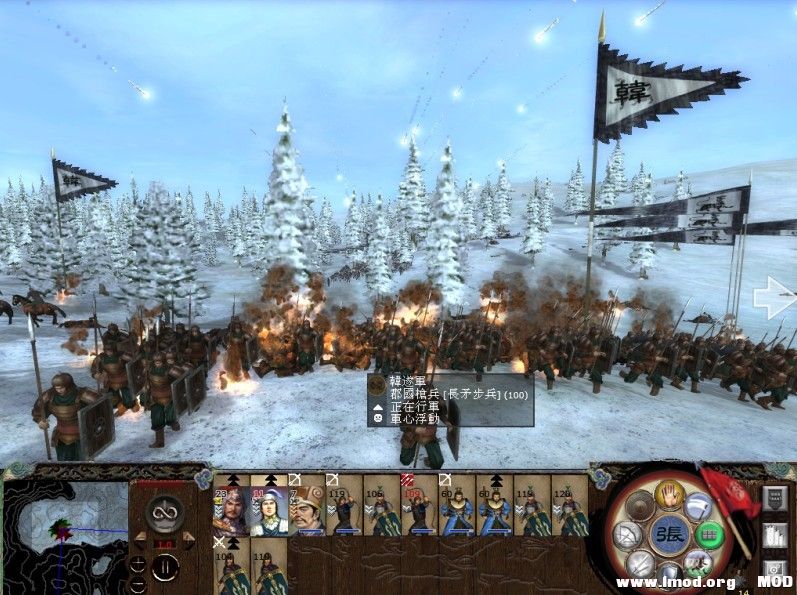
Task: Select the blue-helmeted general card numbered 11
Action: tap(268, 506)
